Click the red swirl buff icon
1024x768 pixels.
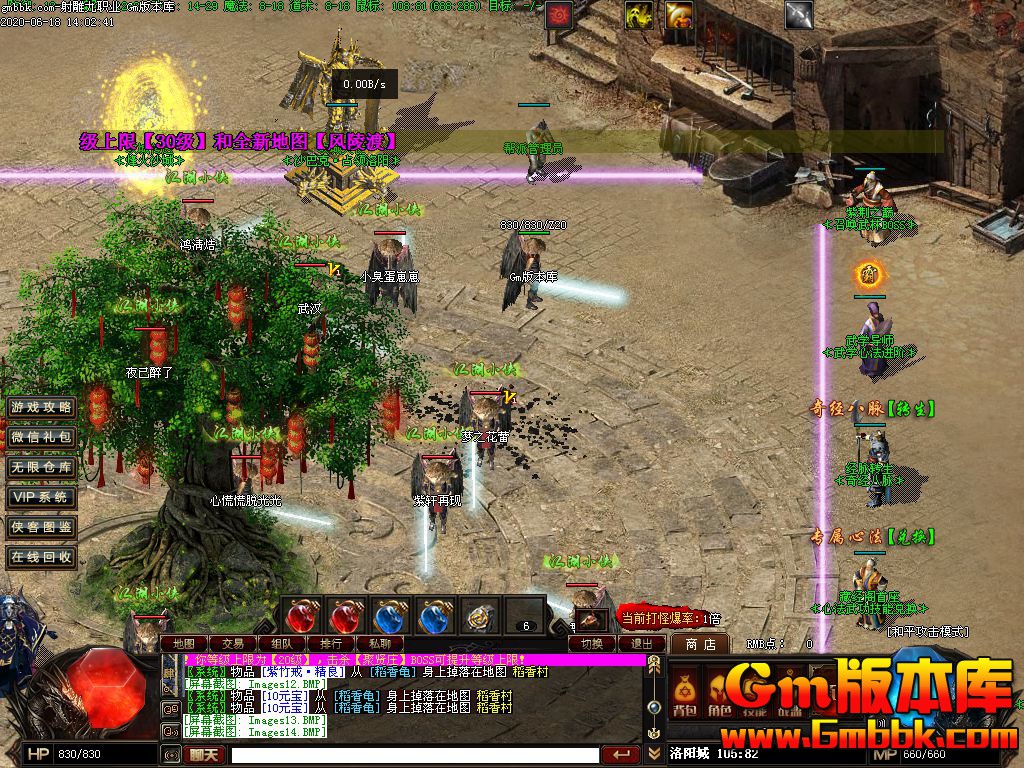(558, 15)
